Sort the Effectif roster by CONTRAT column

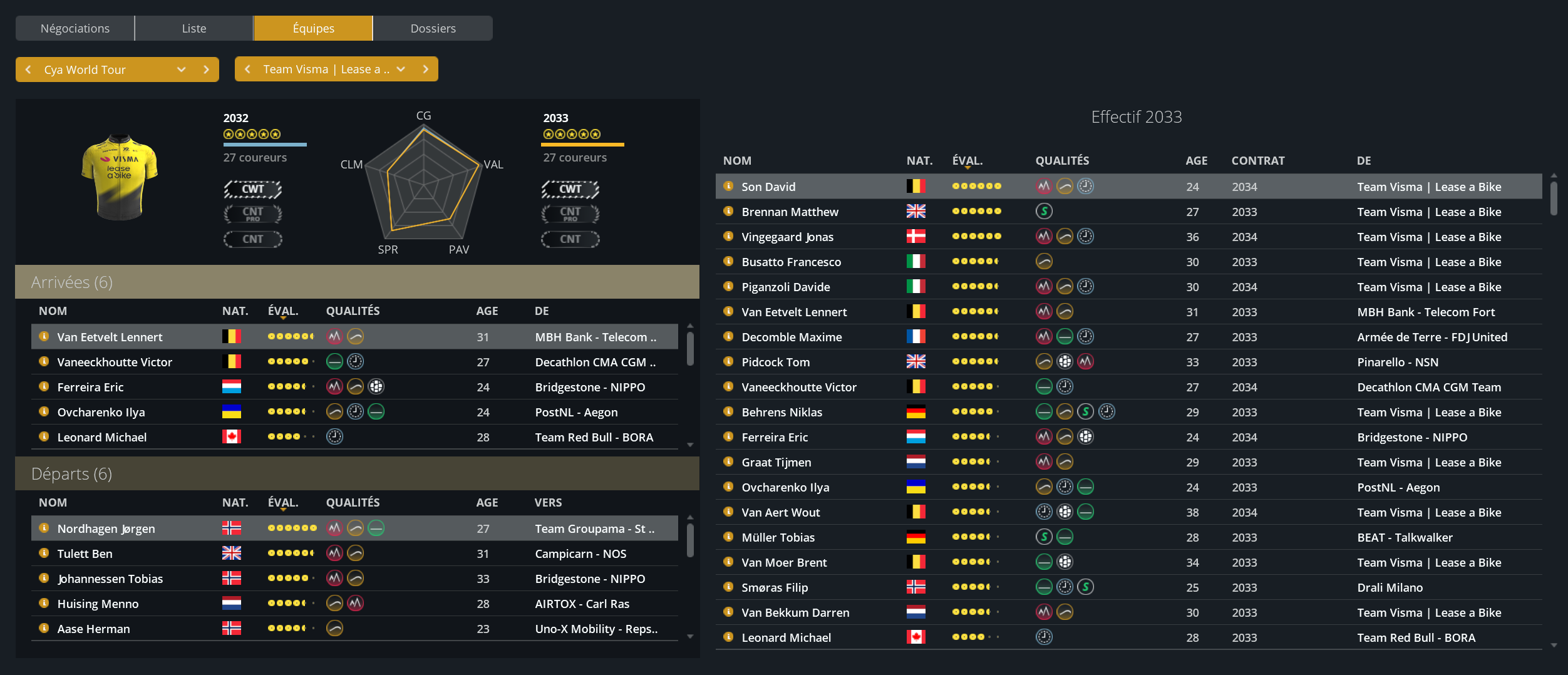1257,160
